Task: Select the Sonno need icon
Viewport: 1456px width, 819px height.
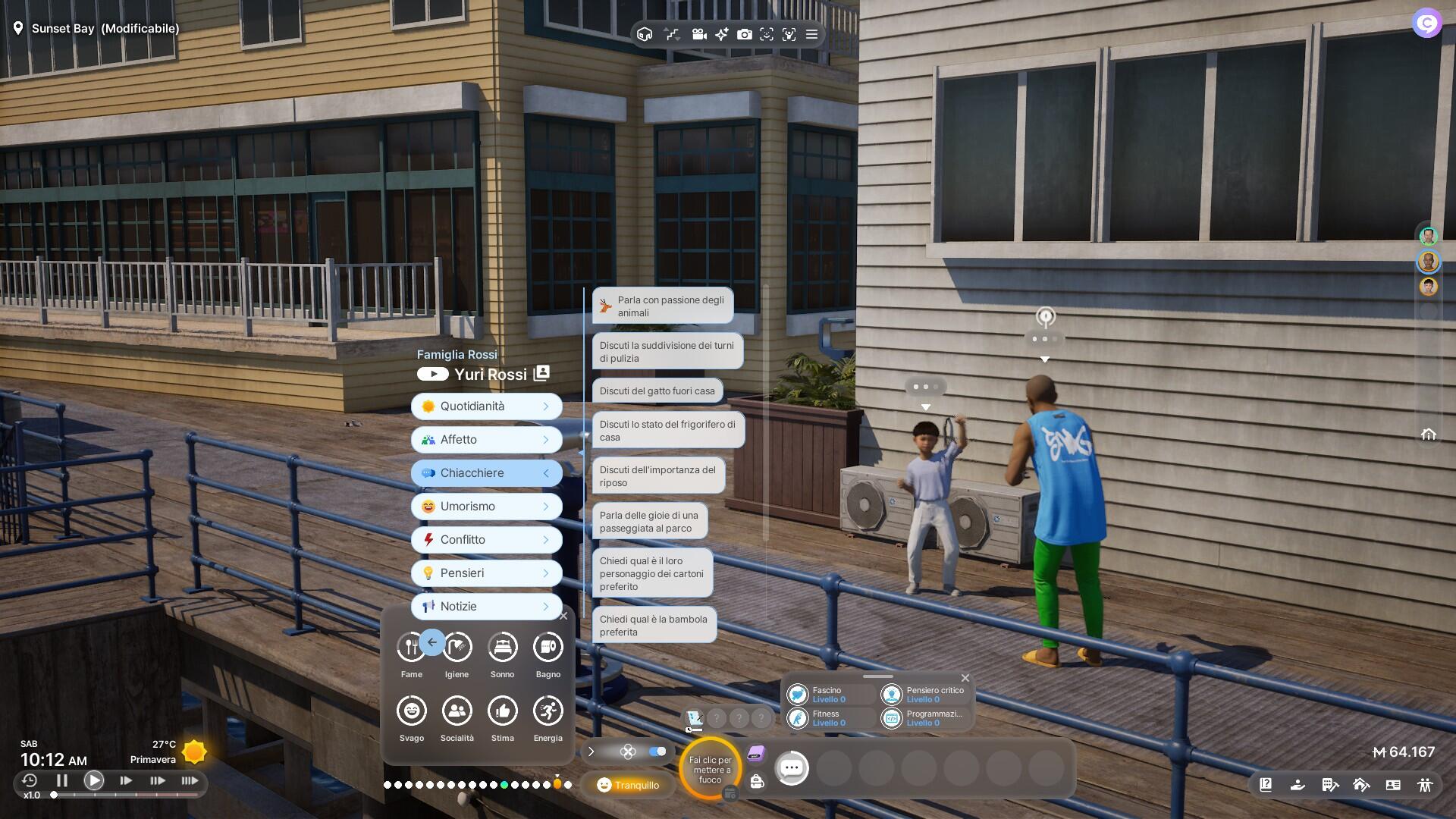Action: pyautogui.click(x=502, y=648)
